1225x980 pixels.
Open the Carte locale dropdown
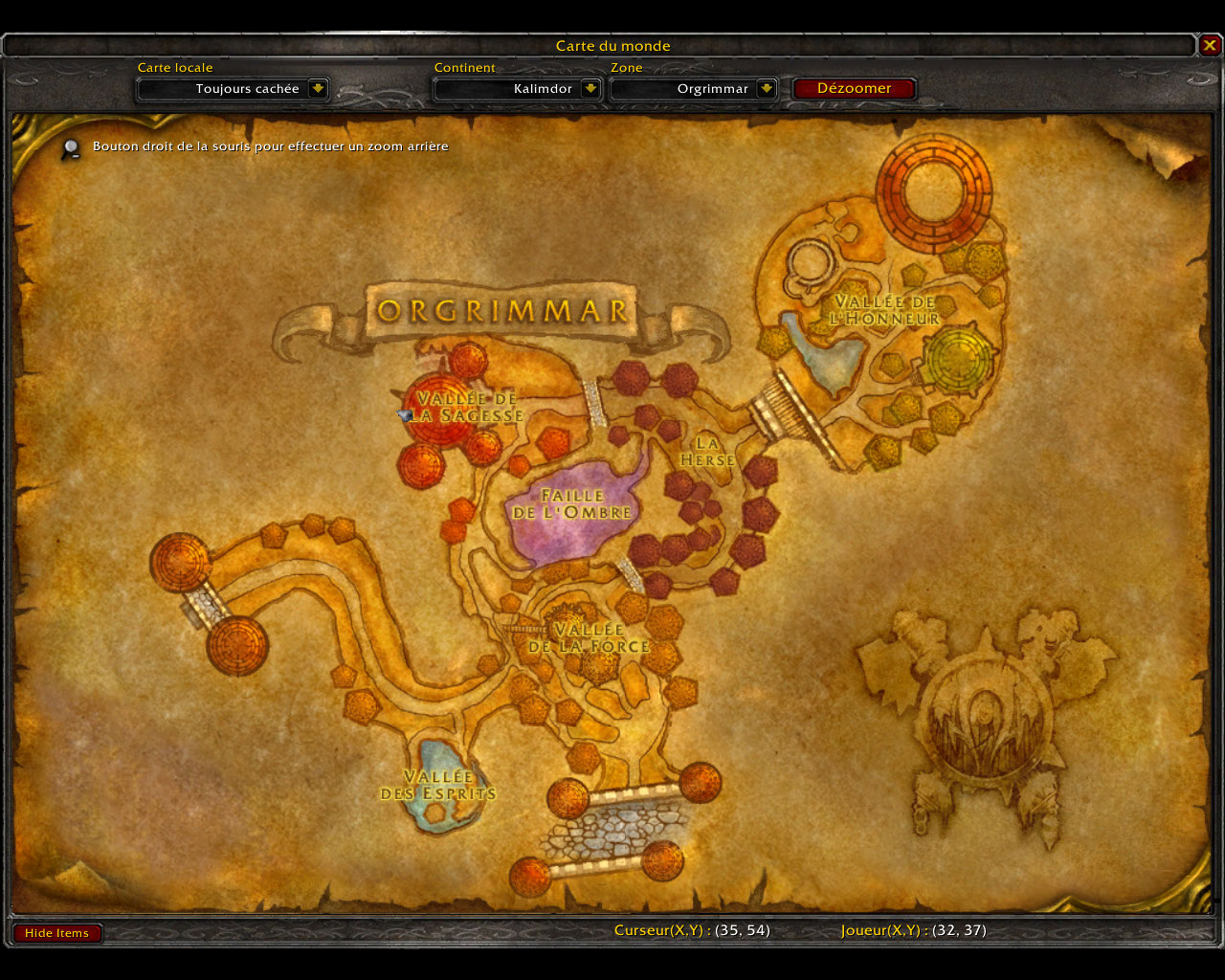tap(318, 89)
